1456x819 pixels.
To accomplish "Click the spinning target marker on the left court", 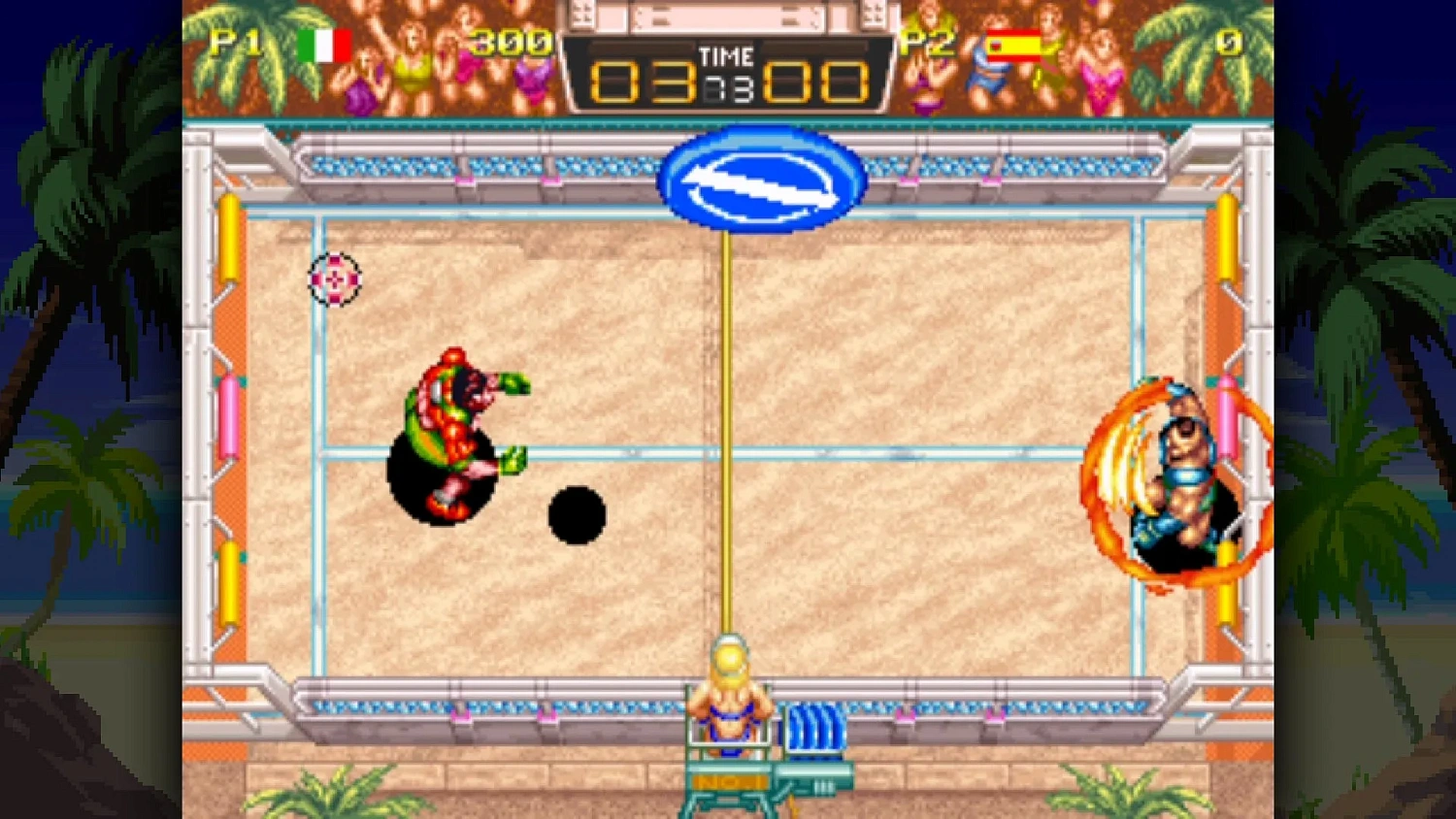I will (334, 279).
